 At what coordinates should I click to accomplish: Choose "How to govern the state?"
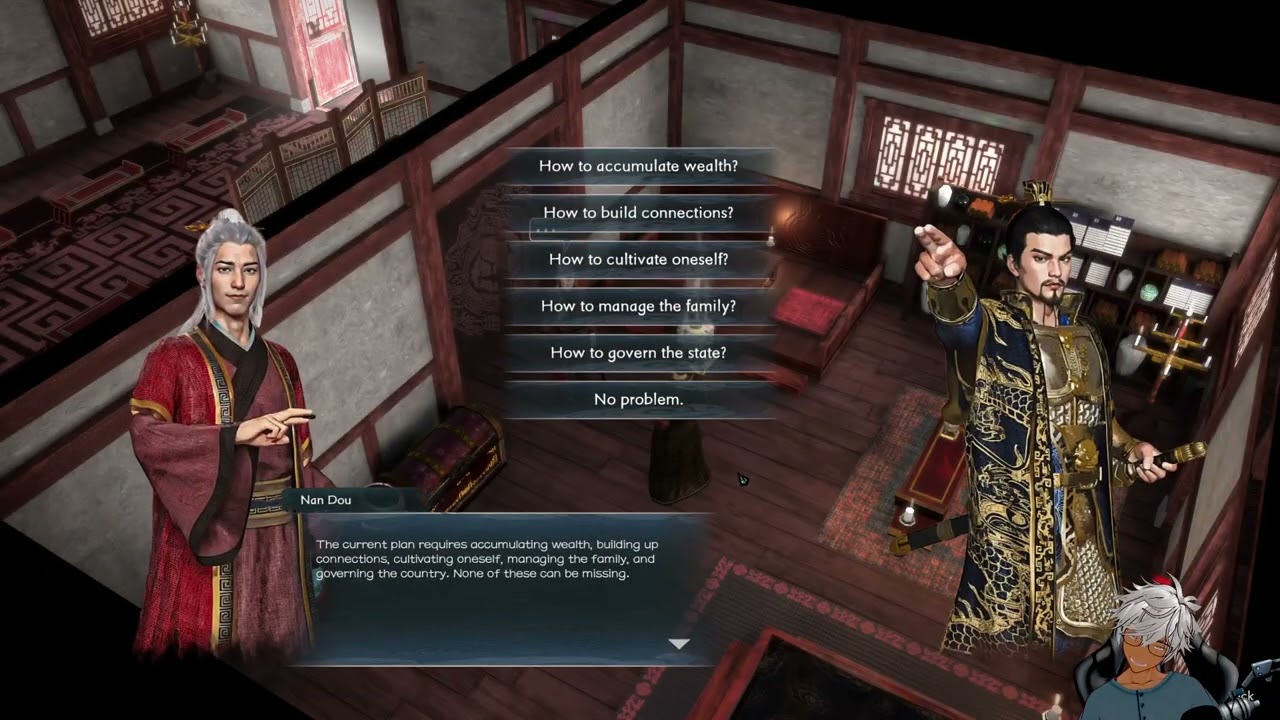pos(639,353)
